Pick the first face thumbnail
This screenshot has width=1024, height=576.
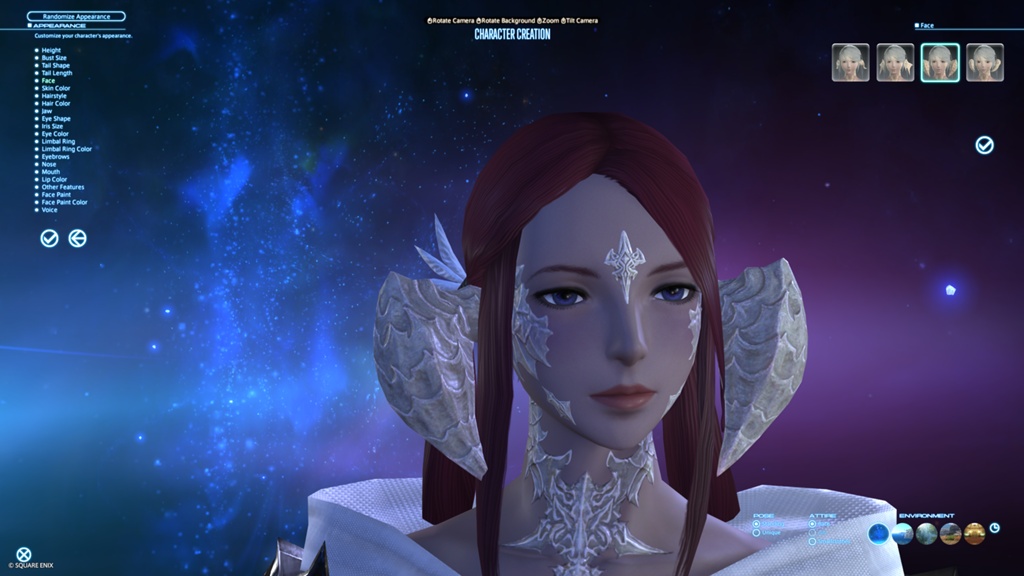tap(850, 62)
